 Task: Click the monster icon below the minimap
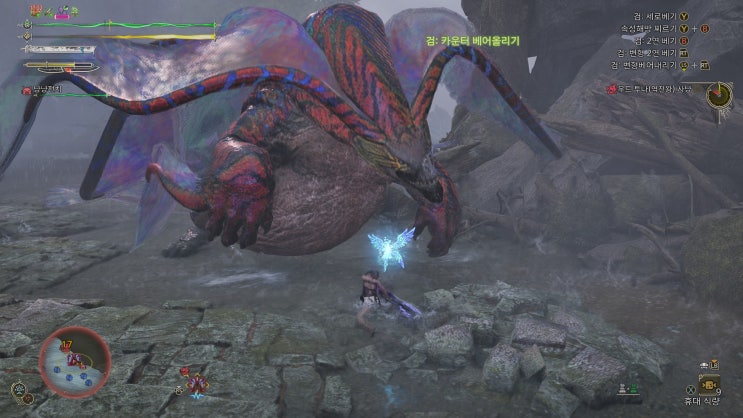point(196,382)
